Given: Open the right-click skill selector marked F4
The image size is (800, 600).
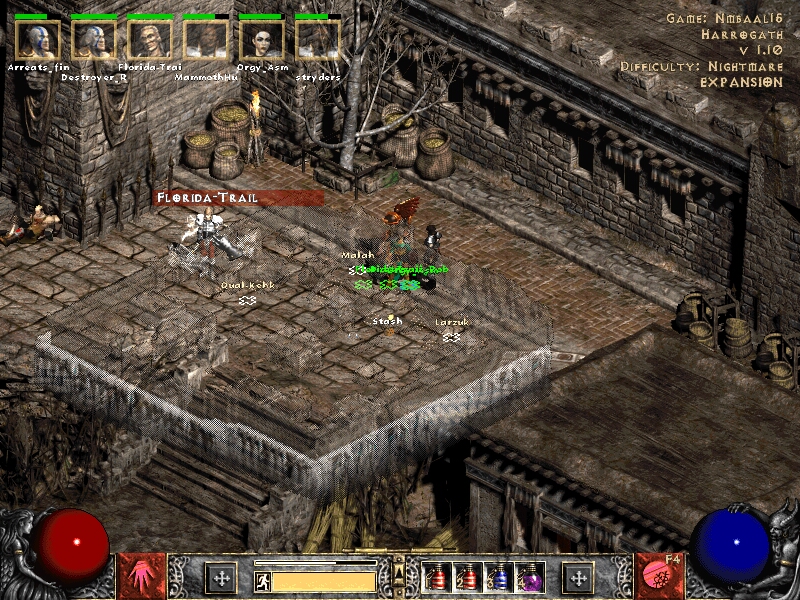Looking at the screenshot, I should click(658, 577).
